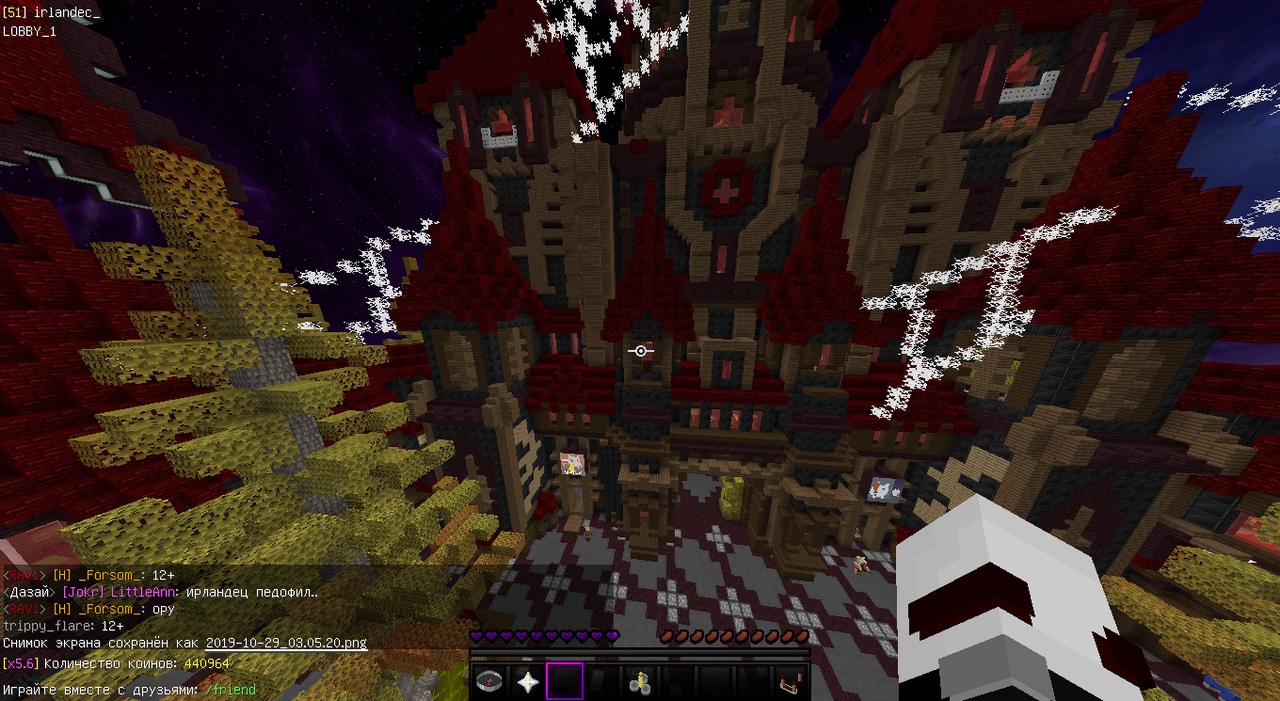
Task: Open the saved screenshot file link in chat
Action: [x=286, y=644]
